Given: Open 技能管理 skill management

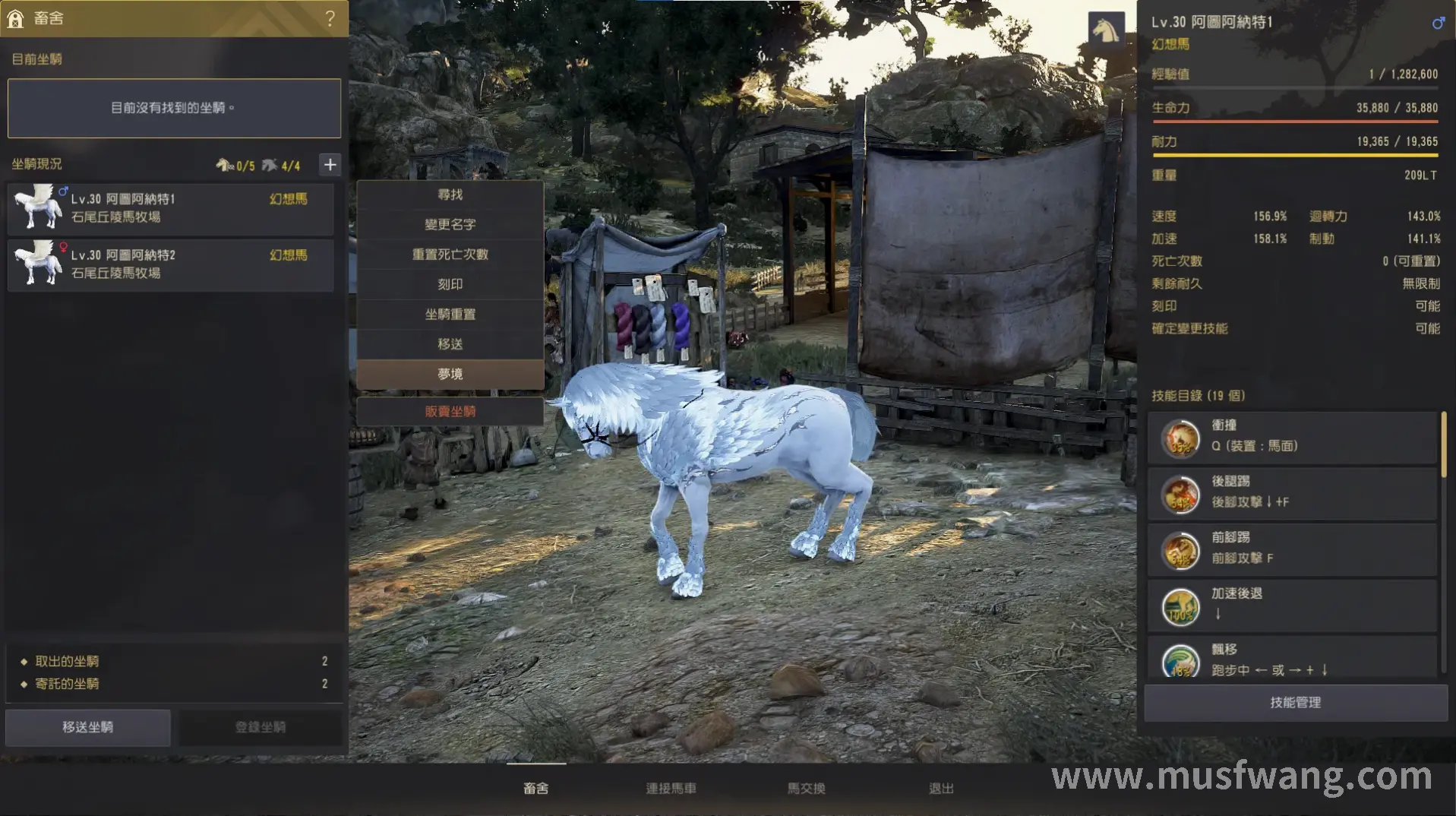Looking at the screenshot, I should click(x=1295, y=703).
